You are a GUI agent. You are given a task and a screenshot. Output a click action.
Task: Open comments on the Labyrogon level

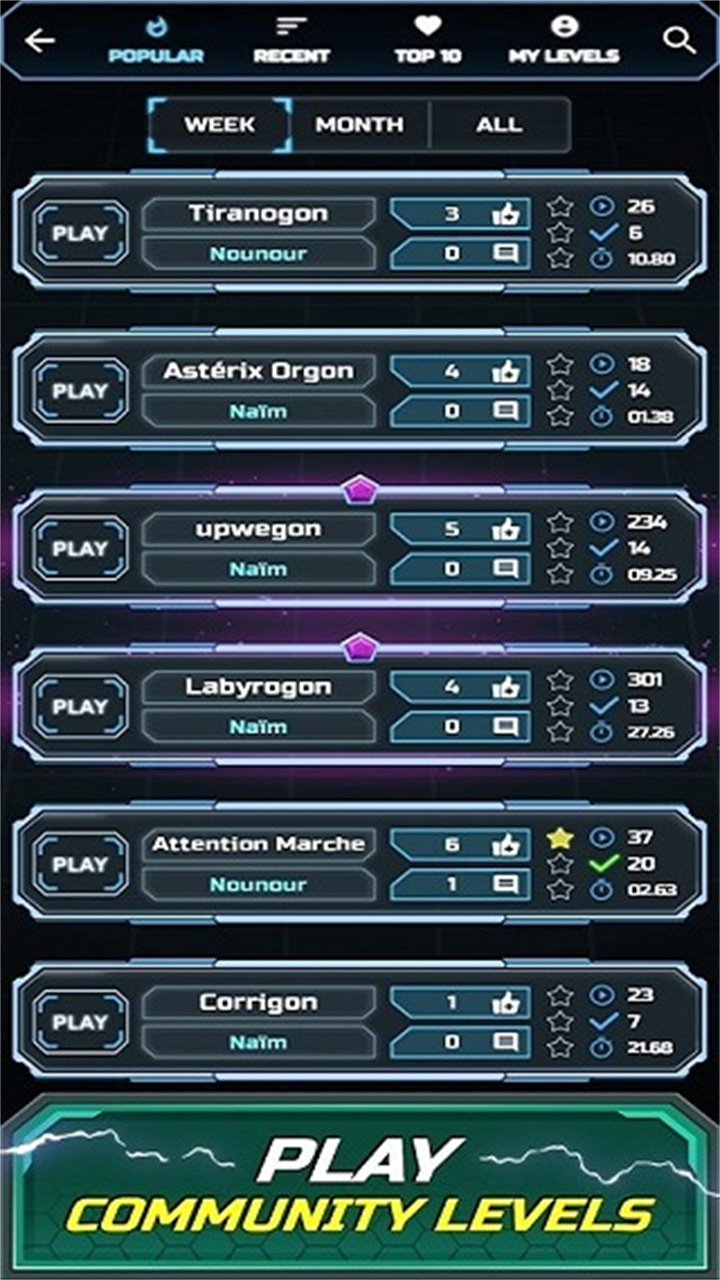[506, 727]
